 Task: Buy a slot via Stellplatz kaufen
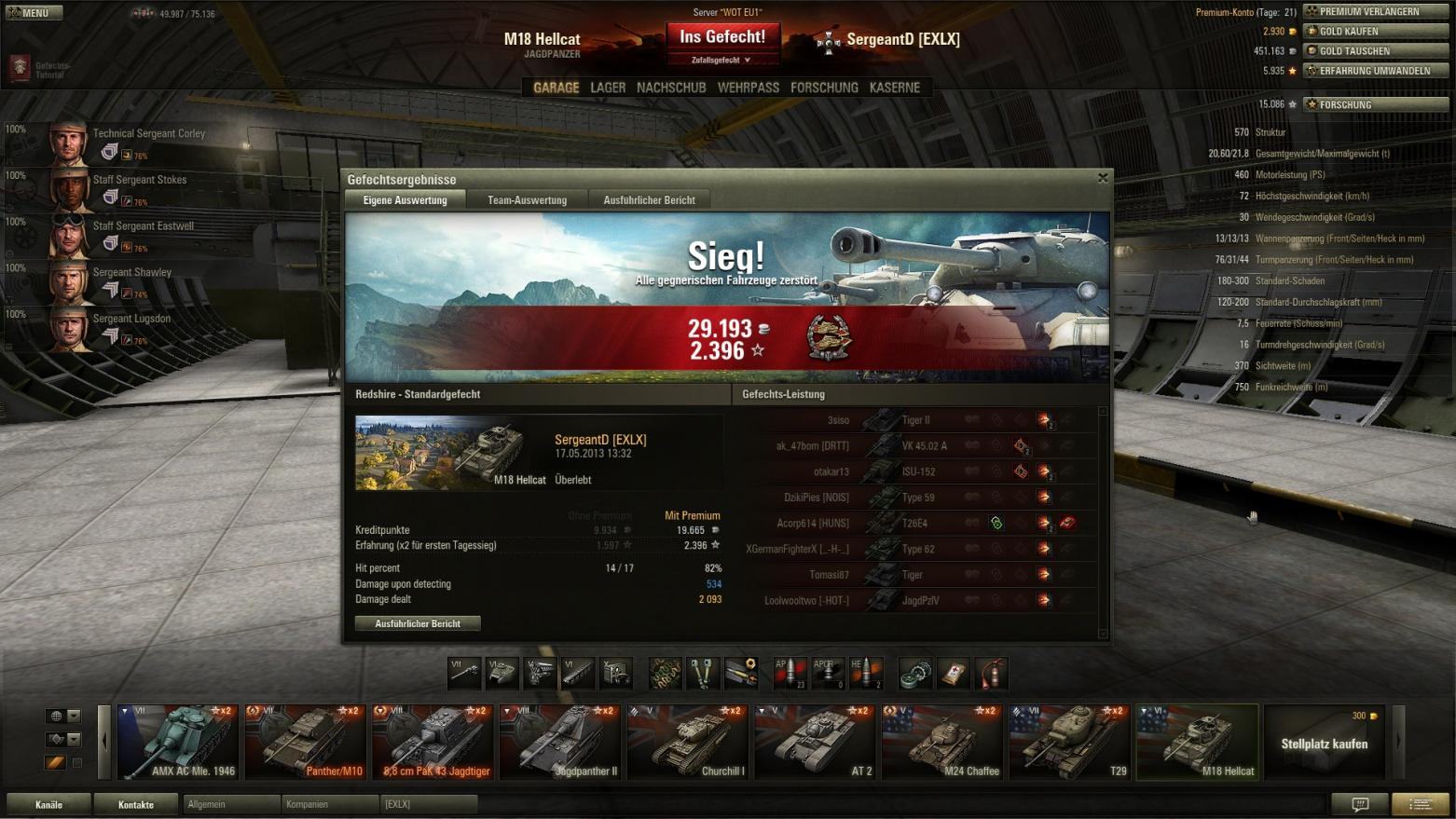tap(1324, 743)
